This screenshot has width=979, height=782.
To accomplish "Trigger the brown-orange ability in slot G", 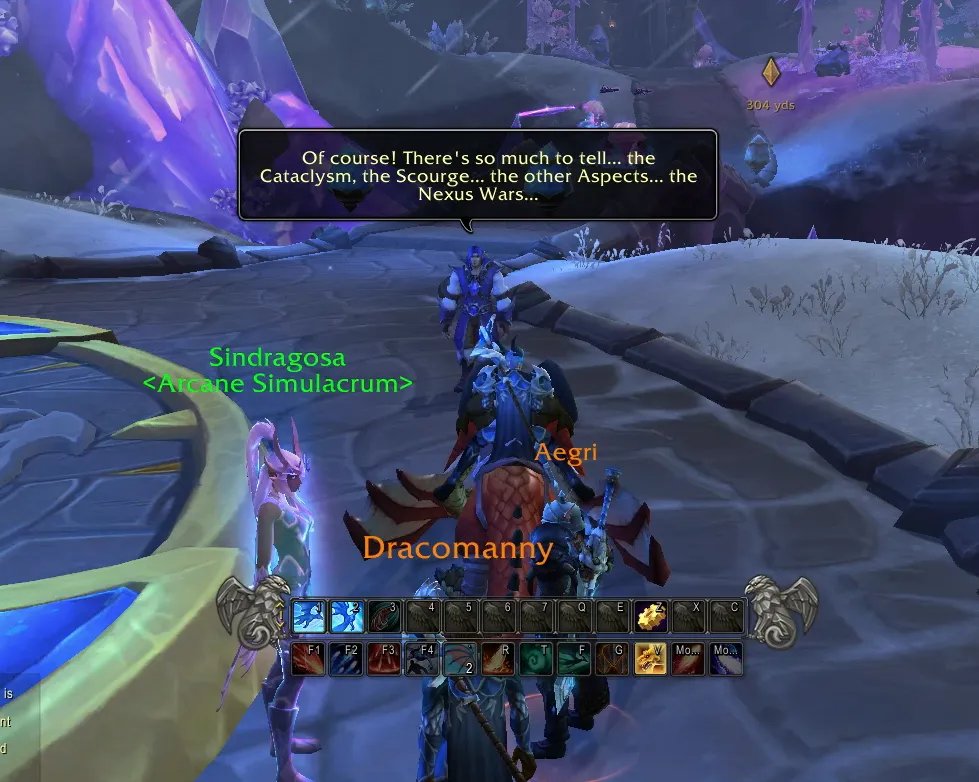I will 613,659.
